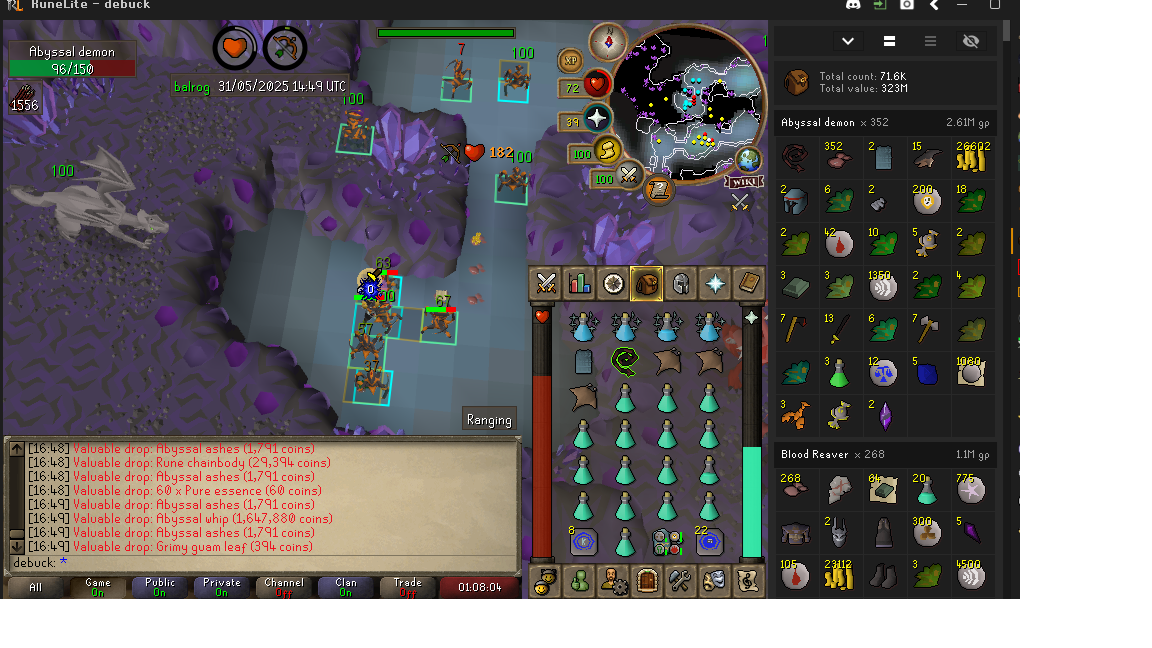Toggle run using the run energy orb

tap(608, 151)
